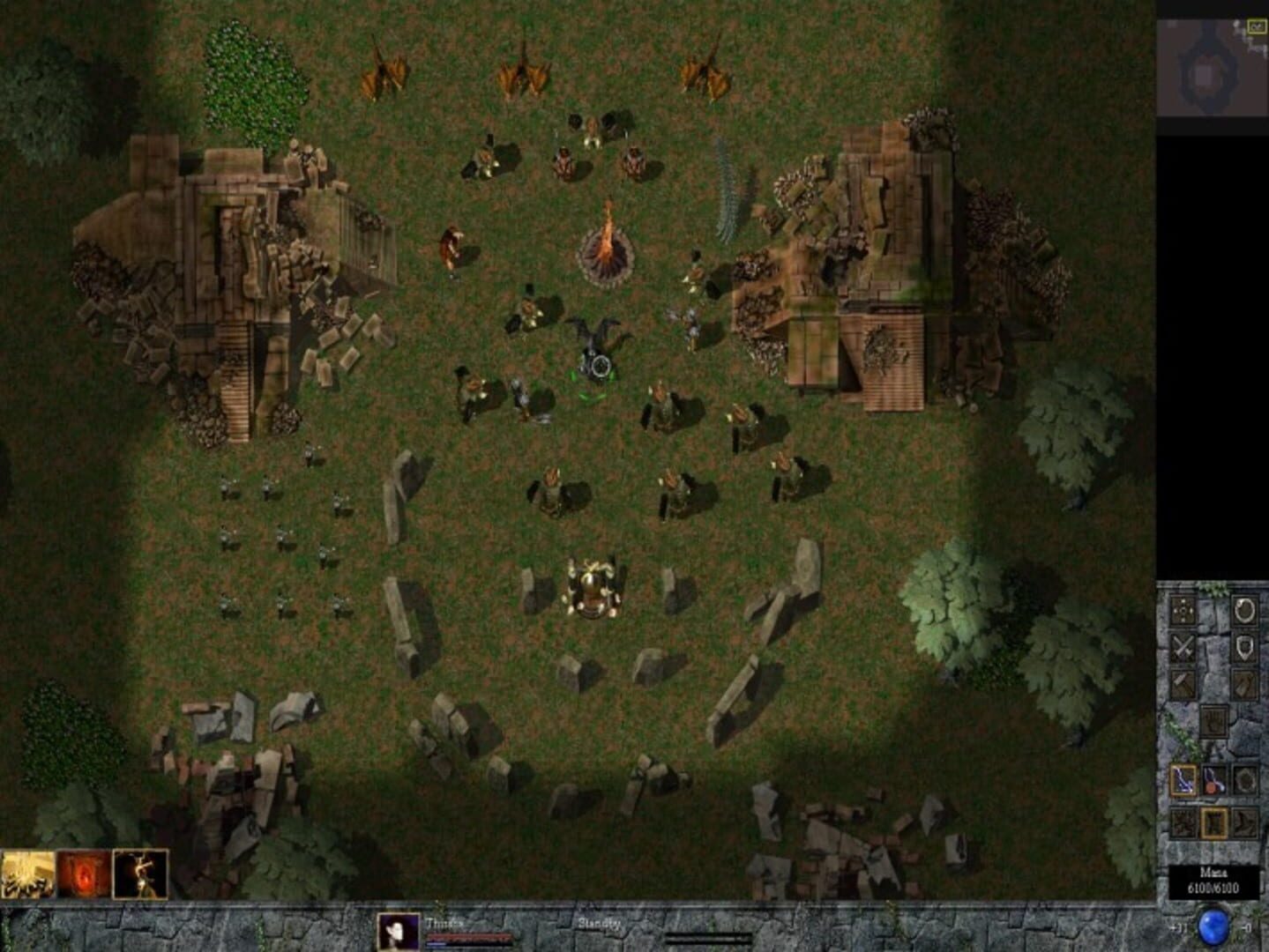The height and width of the screenshot is (952, 1269).
Task: Toggle the gold-framed spell slot
Action: (1214, 822)
